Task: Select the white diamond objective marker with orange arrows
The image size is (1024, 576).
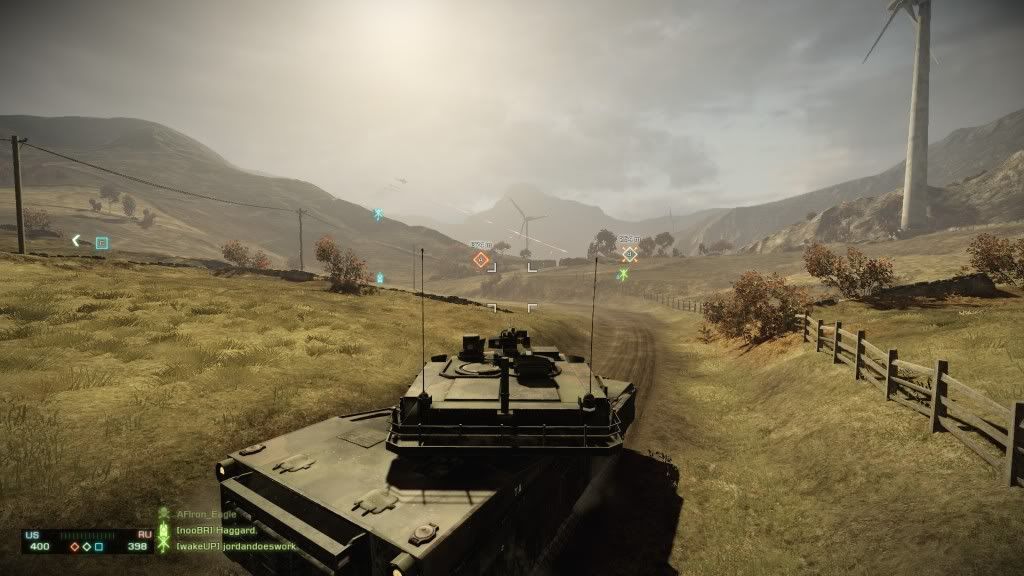Action: point(629,254)
